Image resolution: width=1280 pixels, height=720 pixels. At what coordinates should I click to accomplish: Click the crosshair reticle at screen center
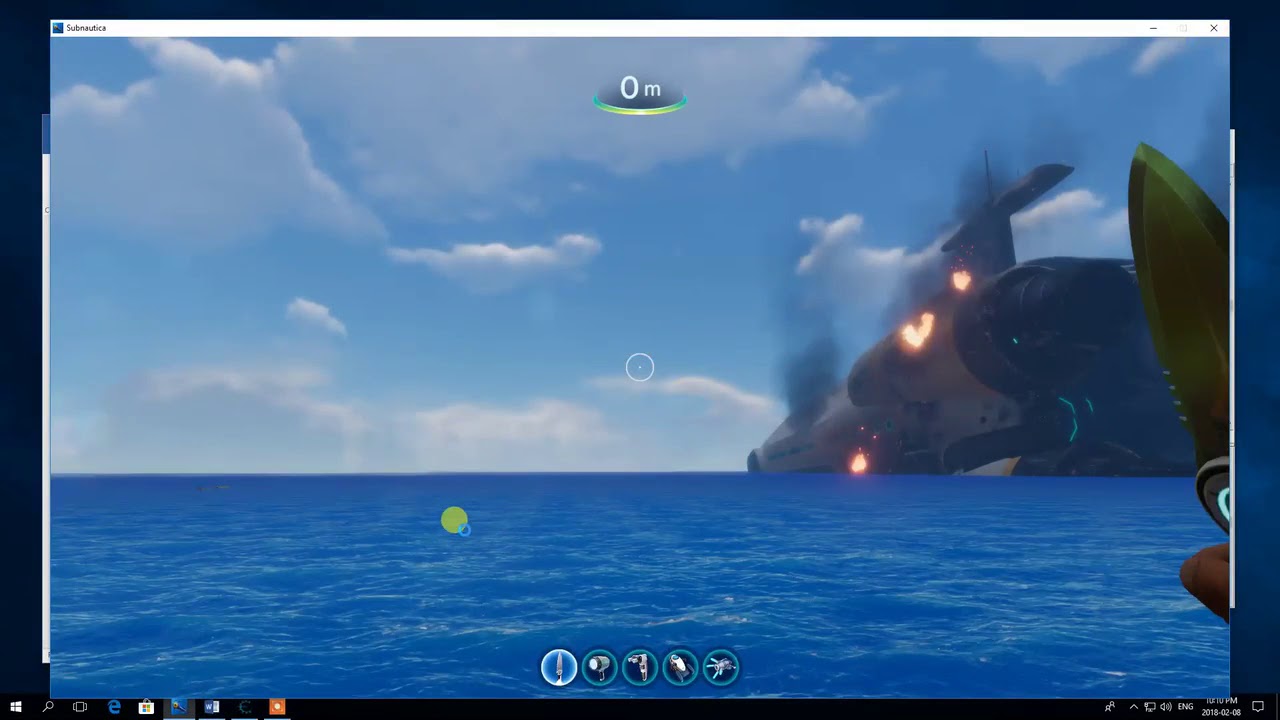pyautogui.click(x=639, y=367)
